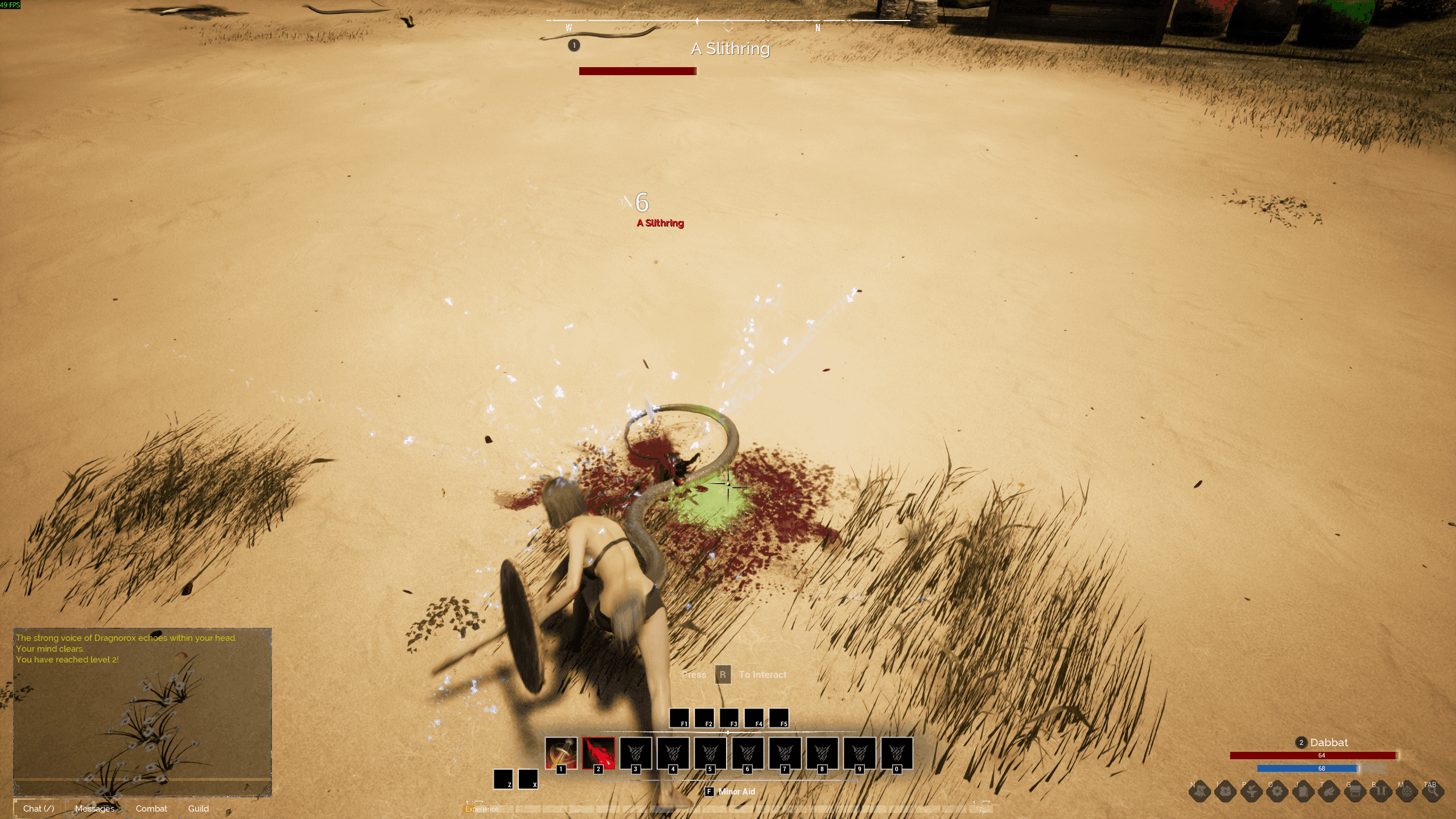Click the Dabbat player name plate

pyautogui.click(x=1329, y=742)
